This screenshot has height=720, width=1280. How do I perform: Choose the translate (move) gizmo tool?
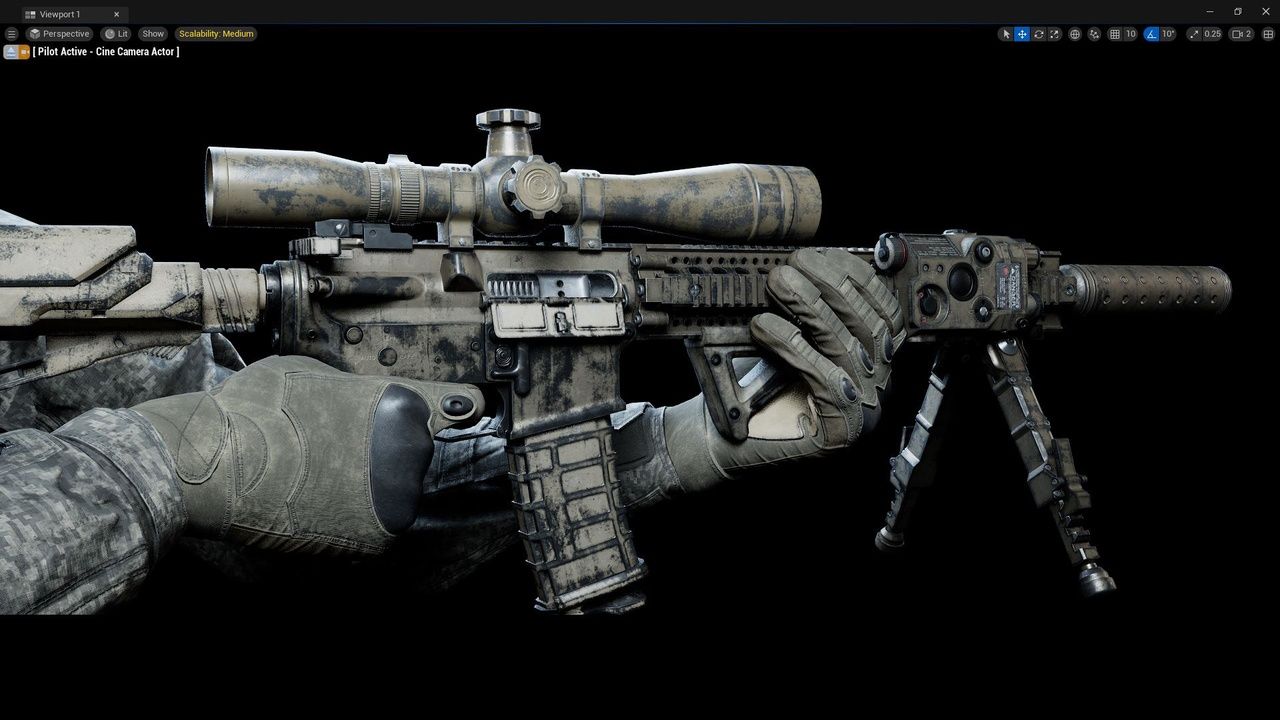click(1022, 34)
